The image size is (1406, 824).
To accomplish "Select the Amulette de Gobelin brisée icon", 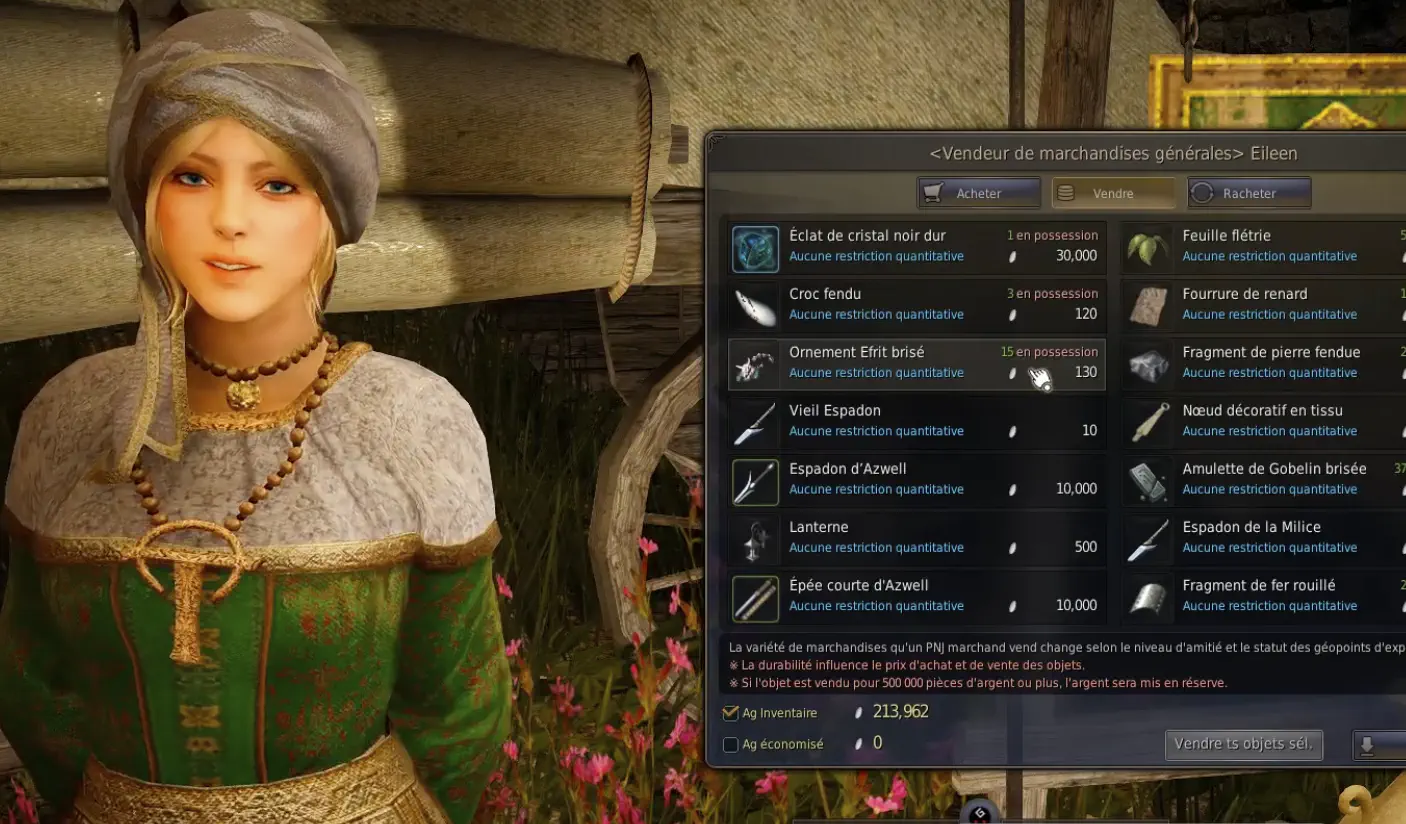I will pos(1147,481).
